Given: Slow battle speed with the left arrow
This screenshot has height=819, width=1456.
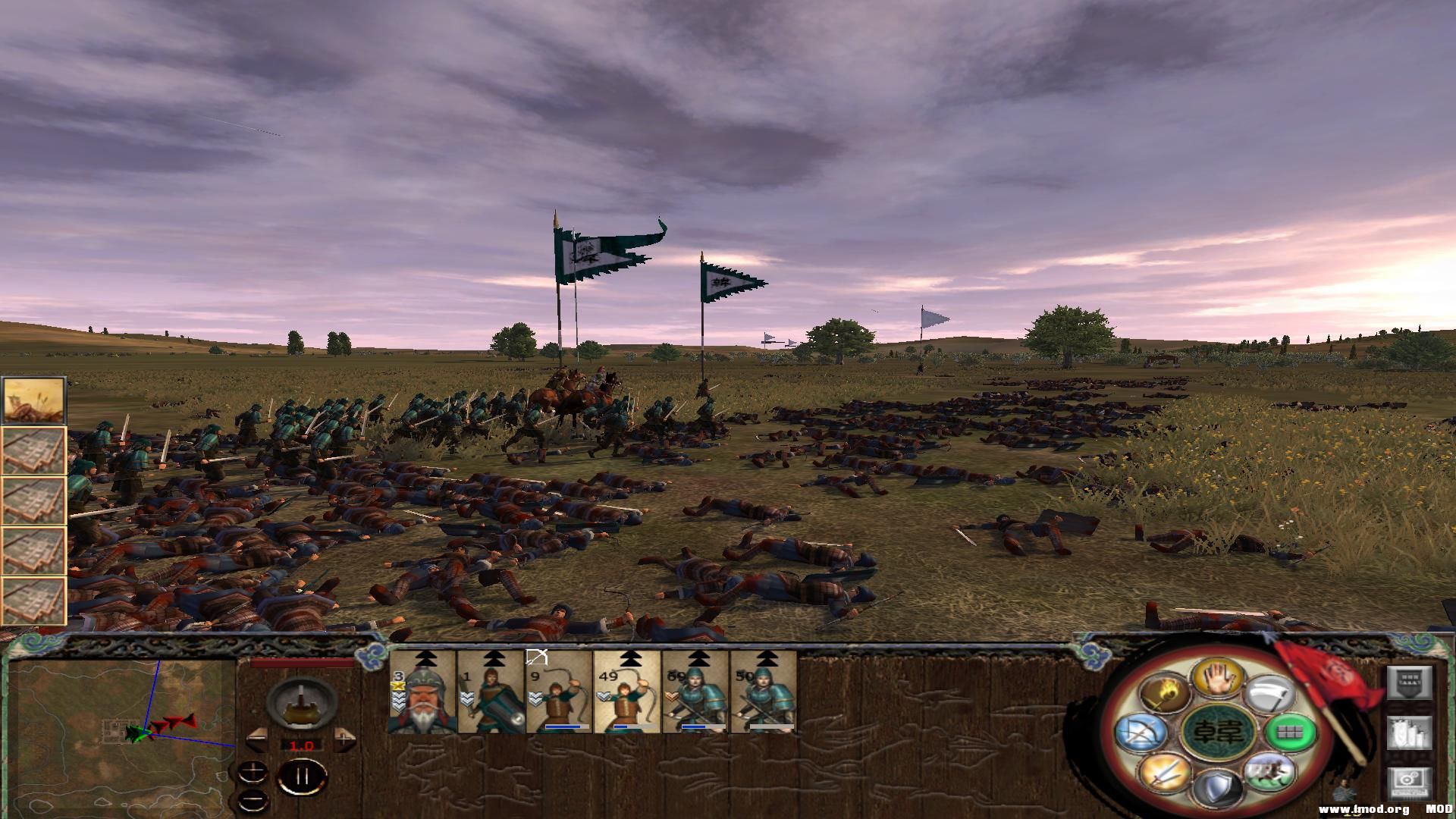Looking at the screenshot, I should tap(257, 739).
